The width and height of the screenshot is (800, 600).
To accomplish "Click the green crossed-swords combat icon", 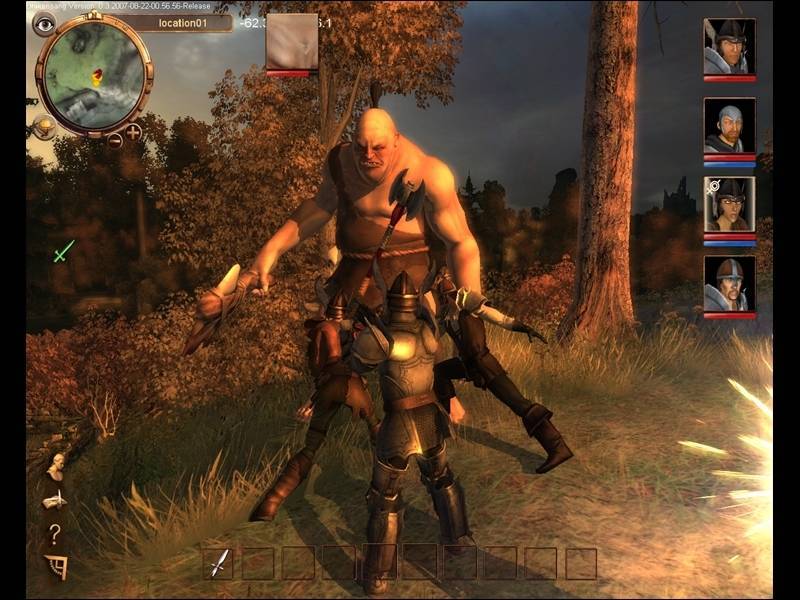I will pyautogui.click(x=64, y=251).
